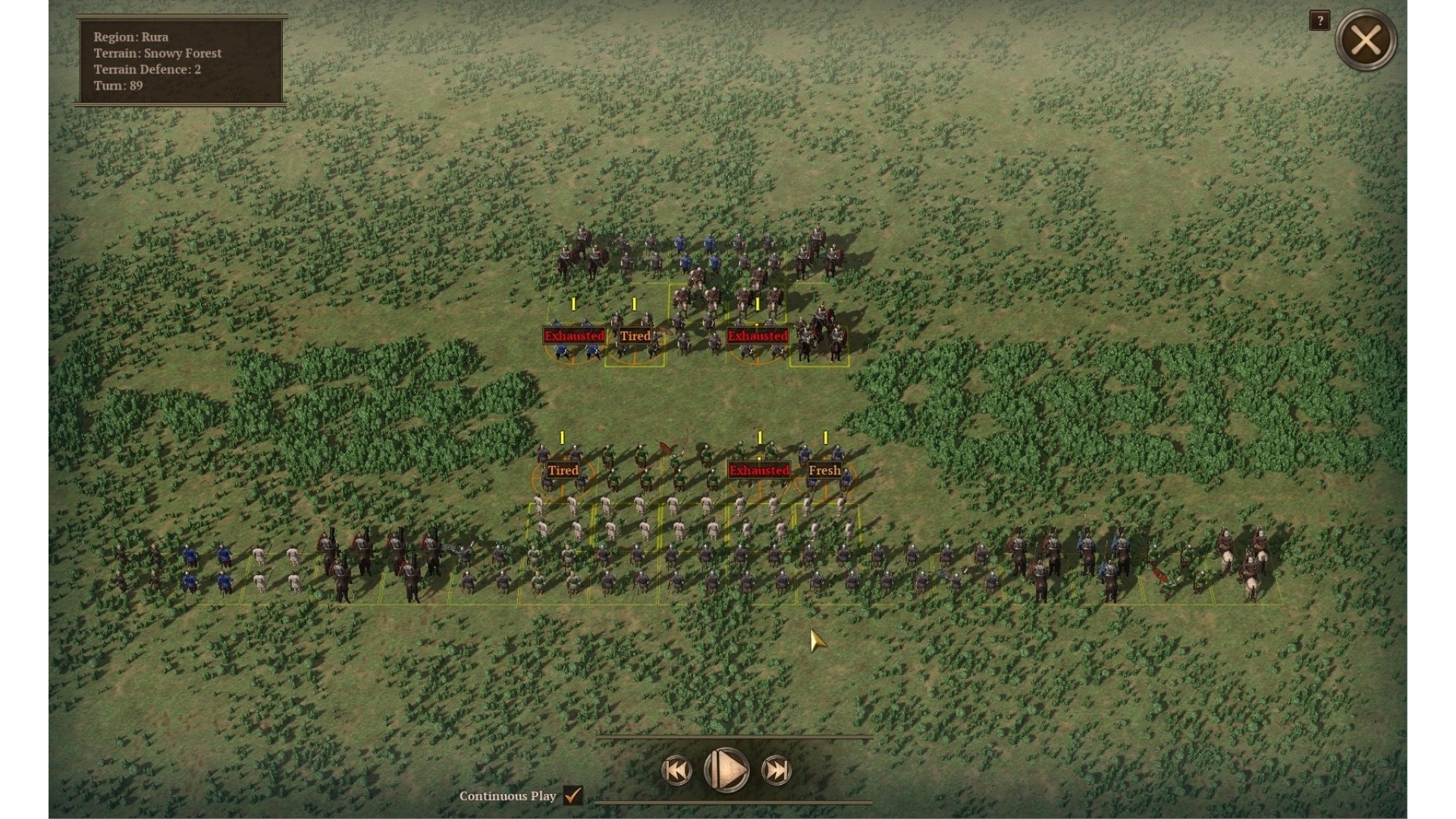Skip forward to the battle end
Image resolution: width=1456 pixels, height=819 pixels.
777,770
